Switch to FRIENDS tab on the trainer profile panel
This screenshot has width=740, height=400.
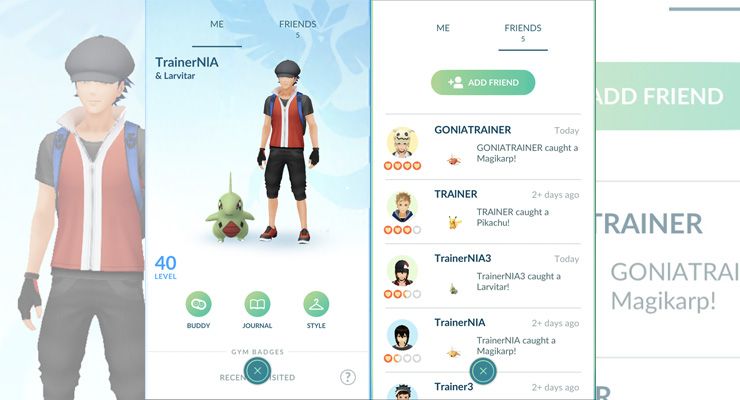(x=297, y=28)
